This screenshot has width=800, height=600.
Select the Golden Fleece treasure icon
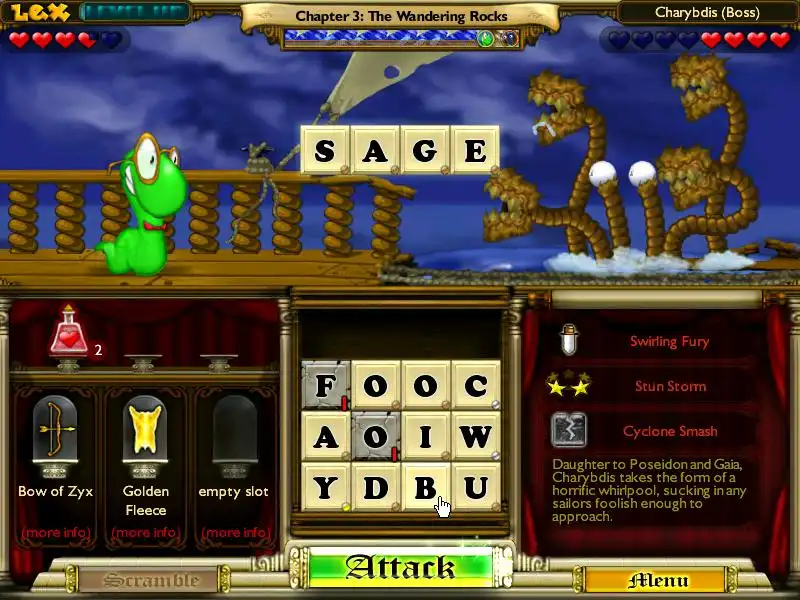click(x=146, y=430)
